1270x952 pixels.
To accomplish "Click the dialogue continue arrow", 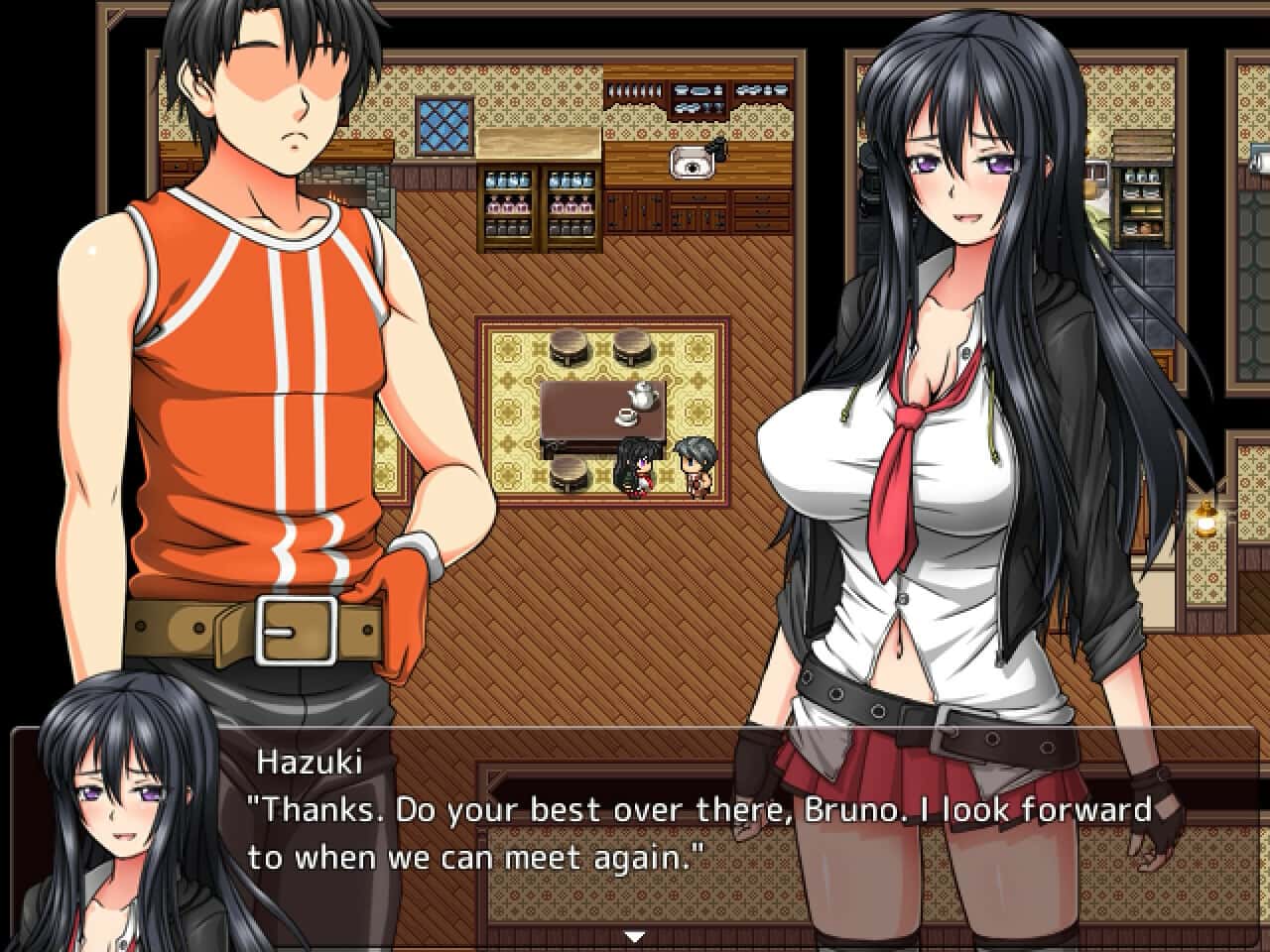I will coord(635,935).
